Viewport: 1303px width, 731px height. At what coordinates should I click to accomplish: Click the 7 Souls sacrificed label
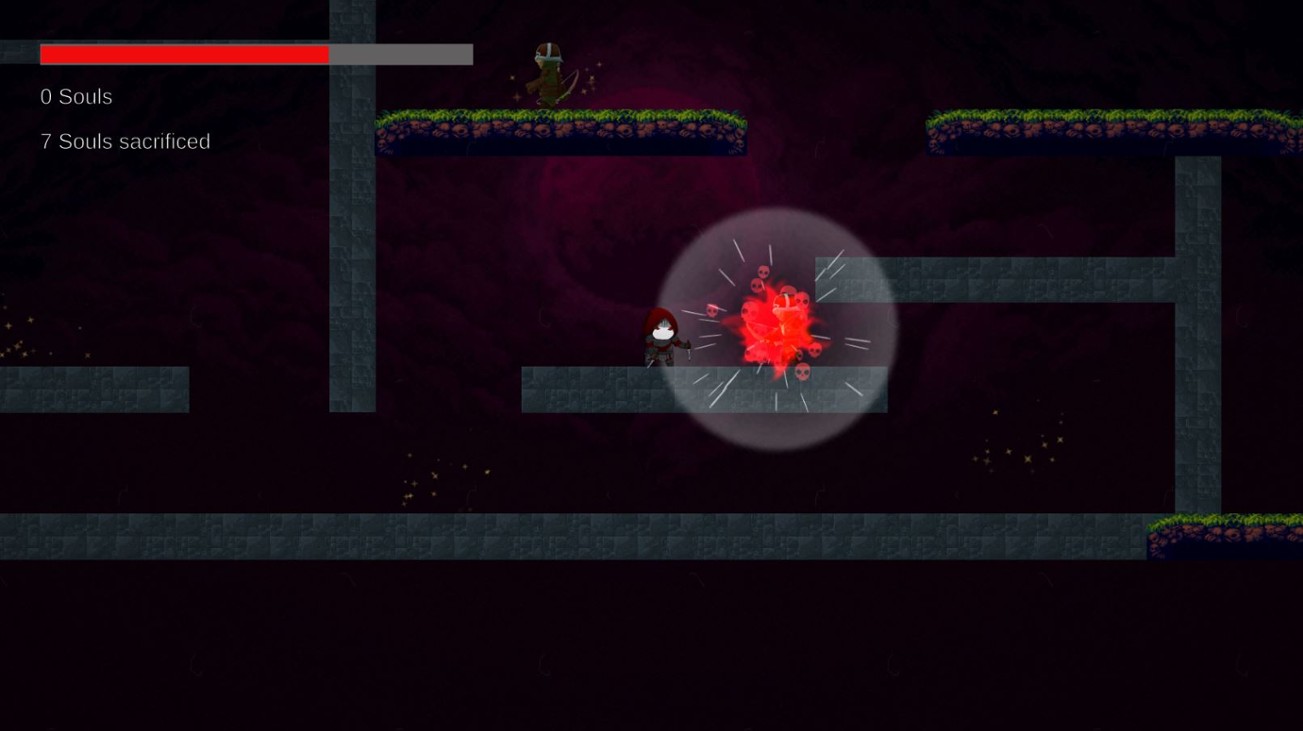pyautogui.click(x=123, y=141)
